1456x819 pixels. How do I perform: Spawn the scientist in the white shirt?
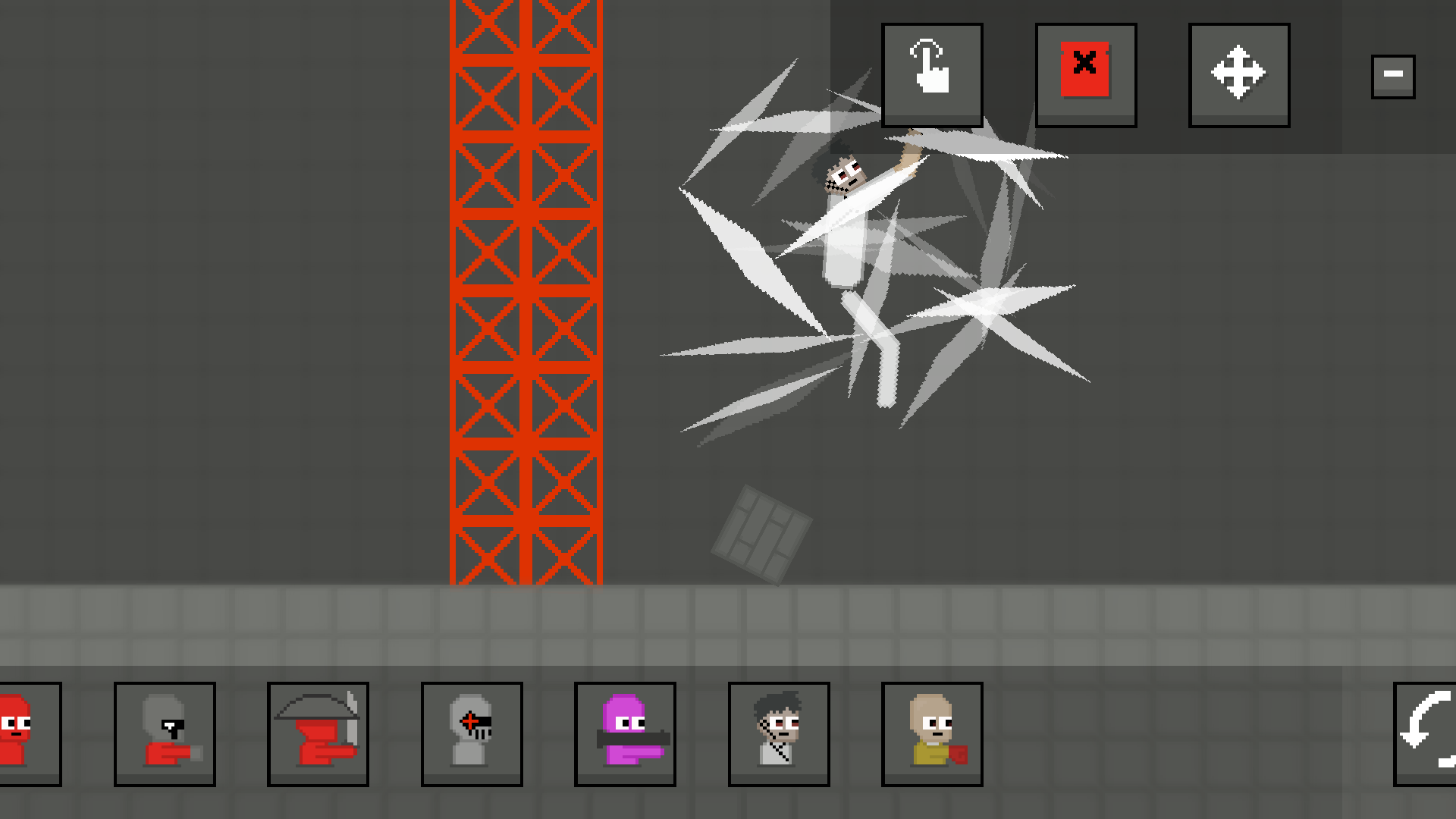click(x=778, y=732)
